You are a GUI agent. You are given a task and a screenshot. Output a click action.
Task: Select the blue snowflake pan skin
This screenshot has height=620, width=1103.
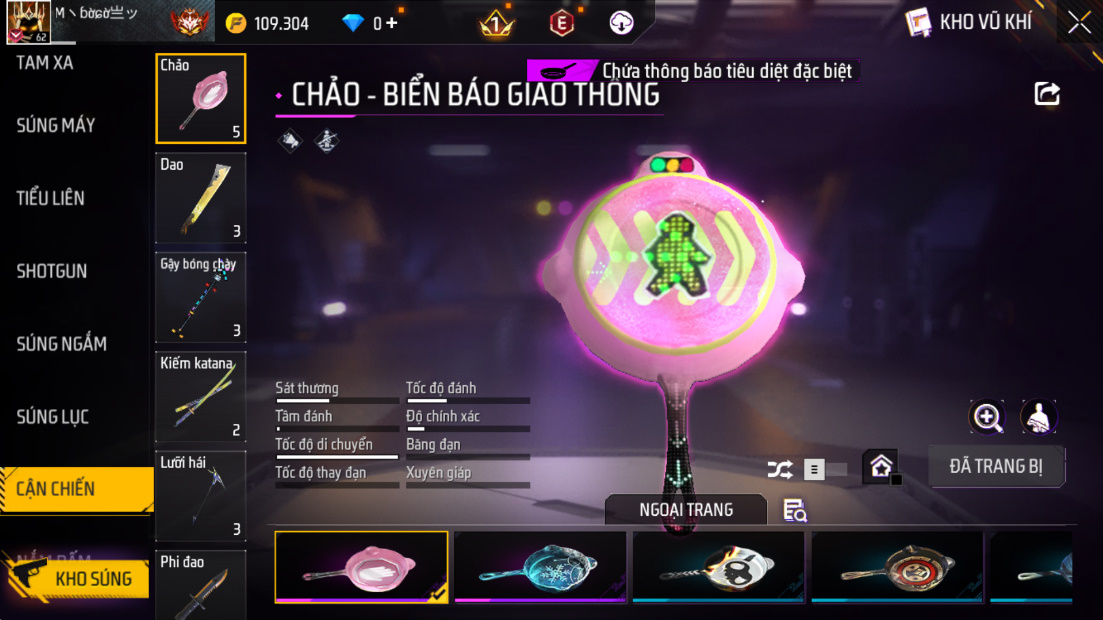pyautogui.click(x=540, y=567)
